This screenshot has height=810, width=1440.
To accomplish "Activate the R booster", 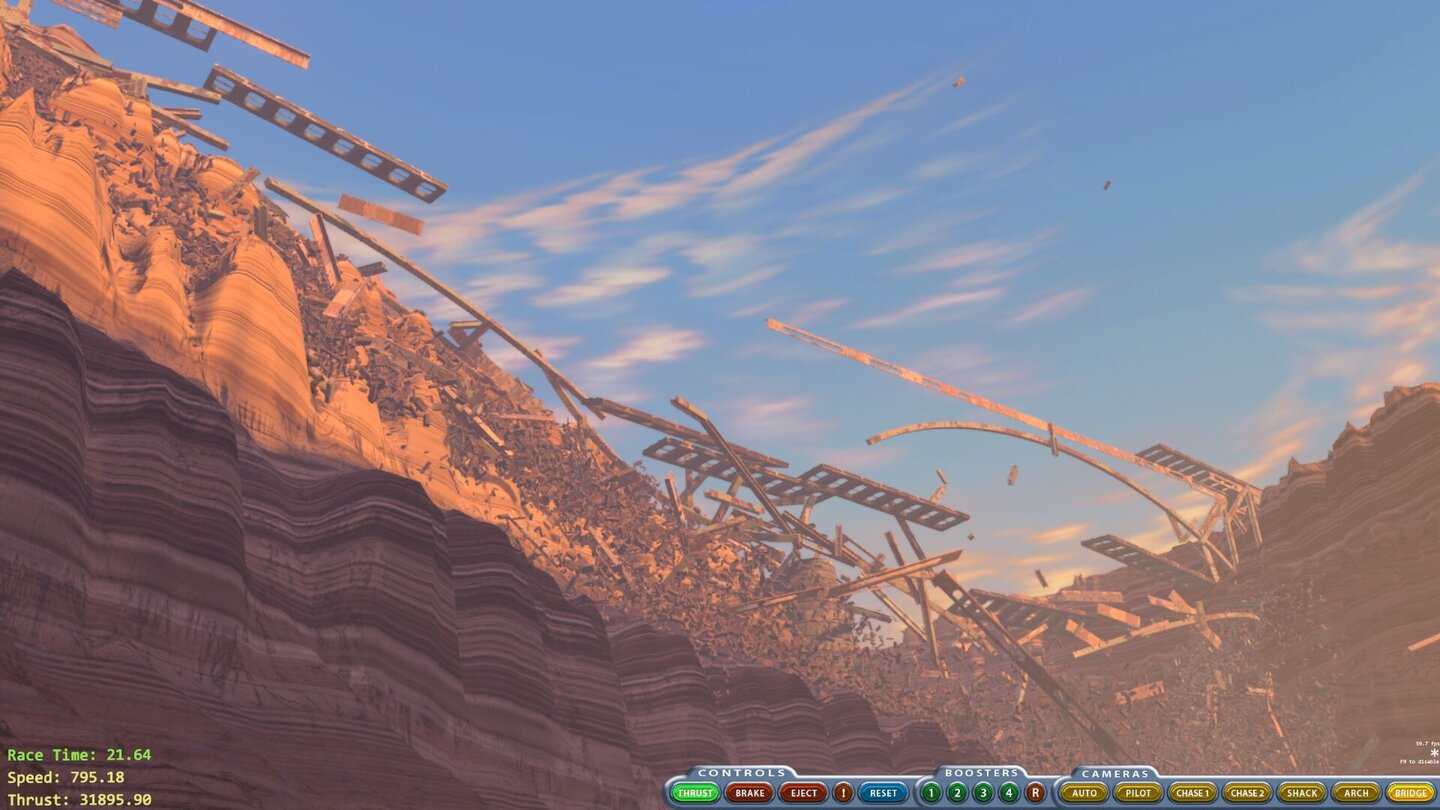I will 1034,793.
